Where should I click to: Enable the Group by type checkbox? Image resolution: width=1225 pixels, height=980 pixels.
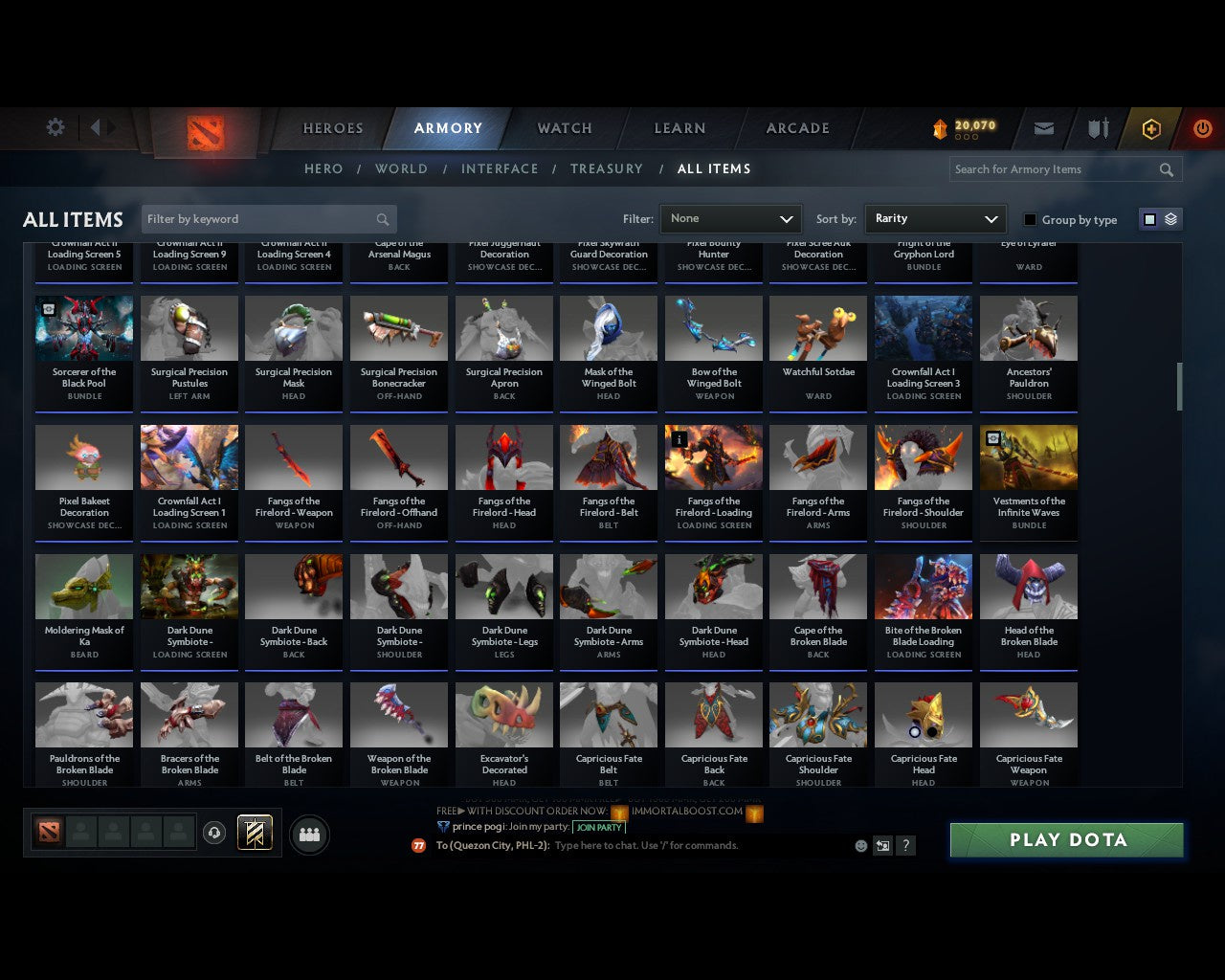tap(1030, 219)
